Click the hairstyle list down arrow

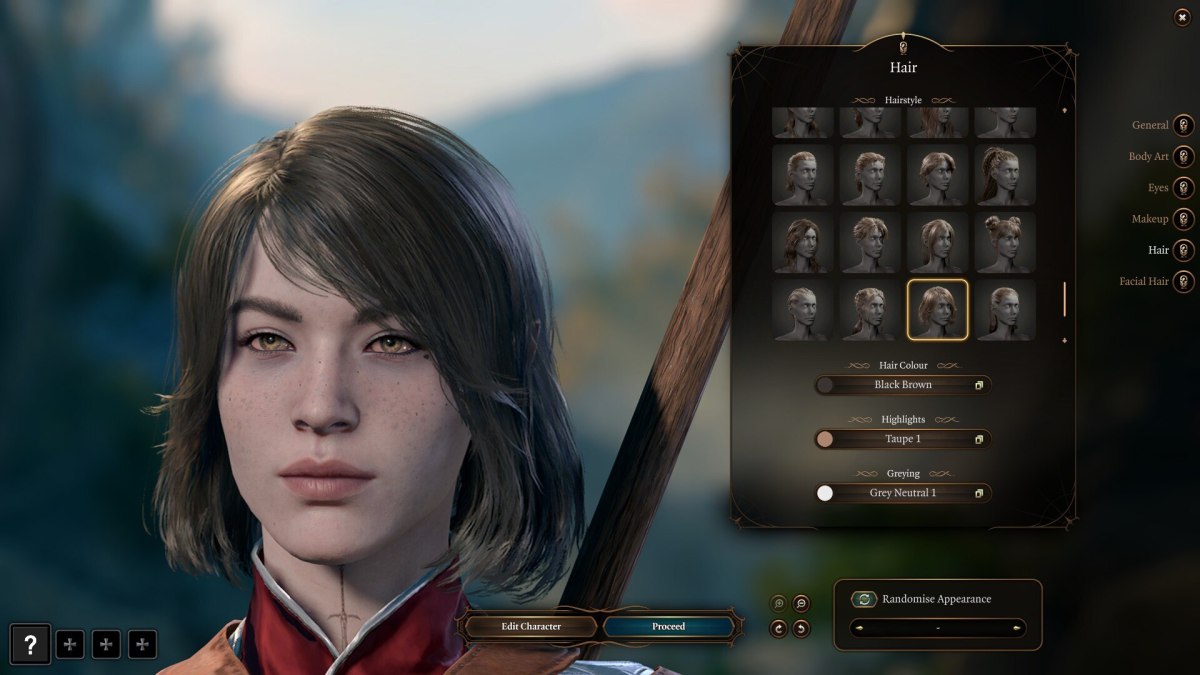[1064, 341]
